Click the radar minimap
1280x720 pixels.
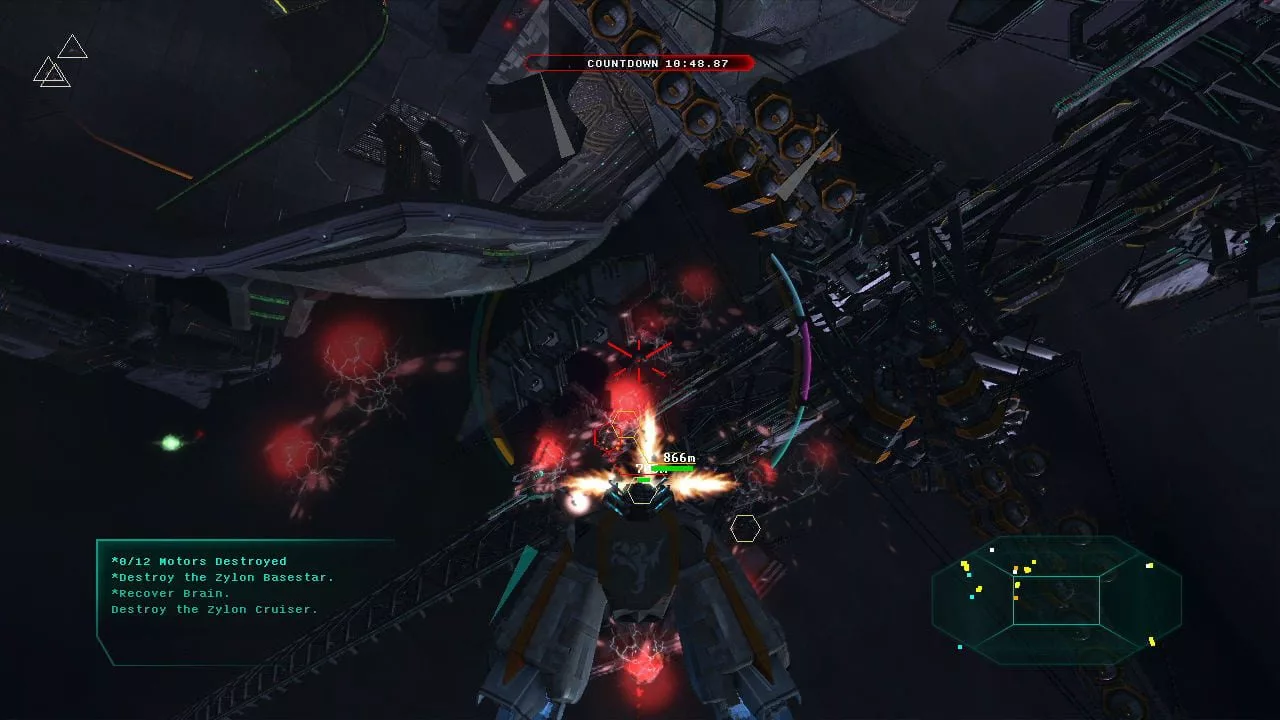pos(1056,600)
